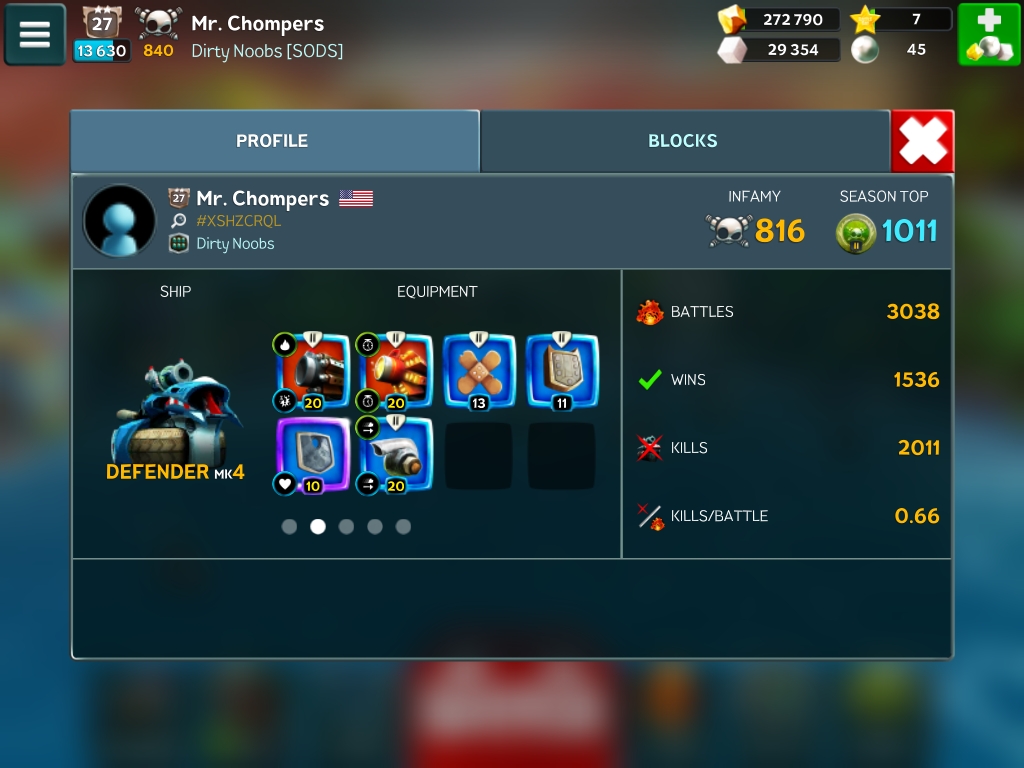Go to the first ship page dot
Image resolution: width=1024 pixels, height=768 pixels.
[289, 527]
